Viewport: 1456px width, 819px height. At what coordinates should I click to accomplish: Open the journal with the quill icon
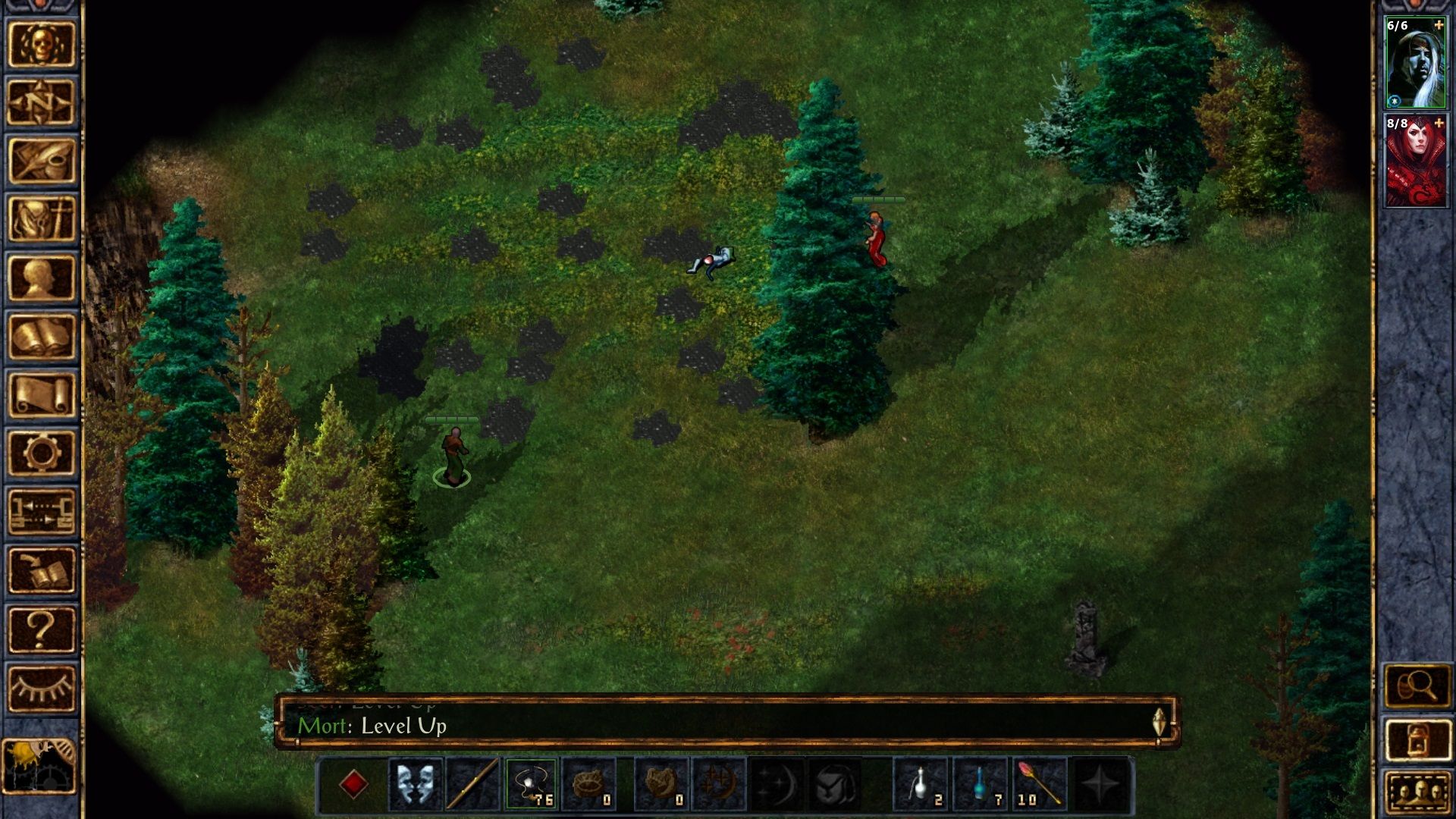coord(41,161)
